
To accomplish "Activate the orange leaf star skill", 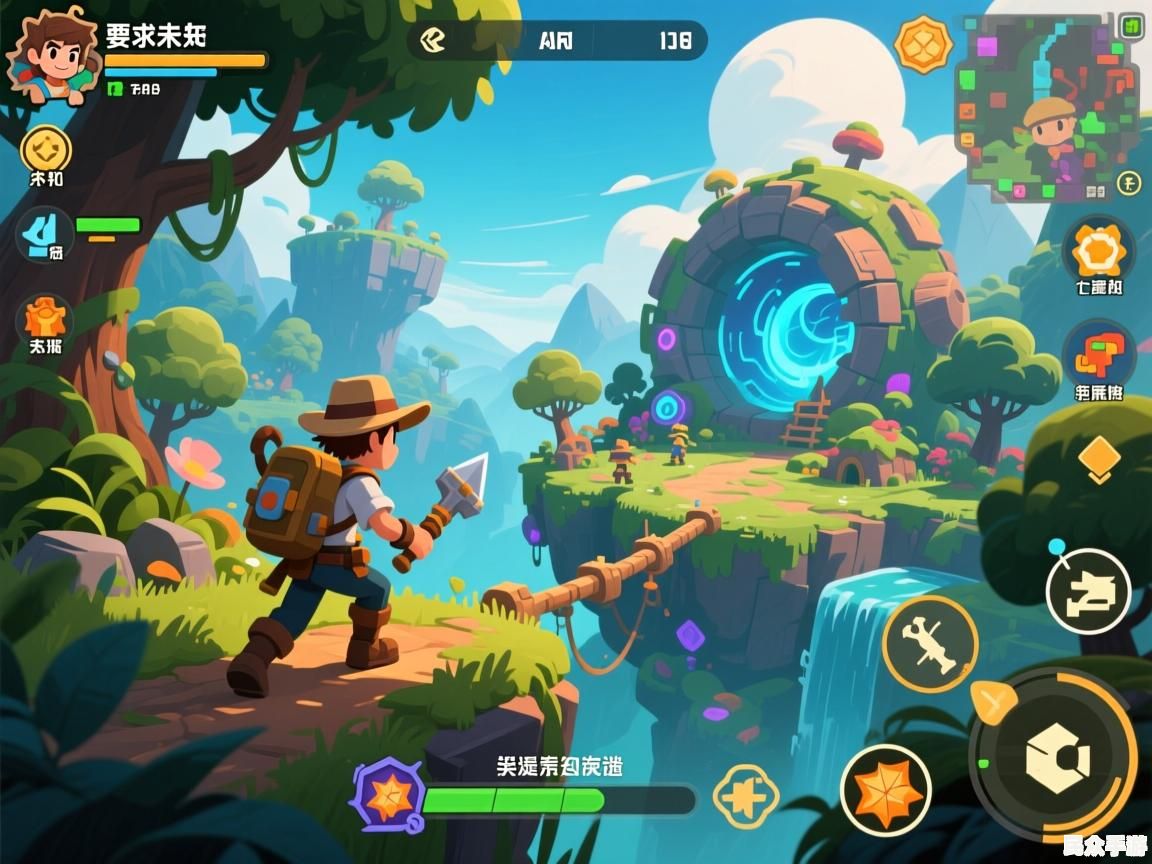I will (x=886, y=791).
